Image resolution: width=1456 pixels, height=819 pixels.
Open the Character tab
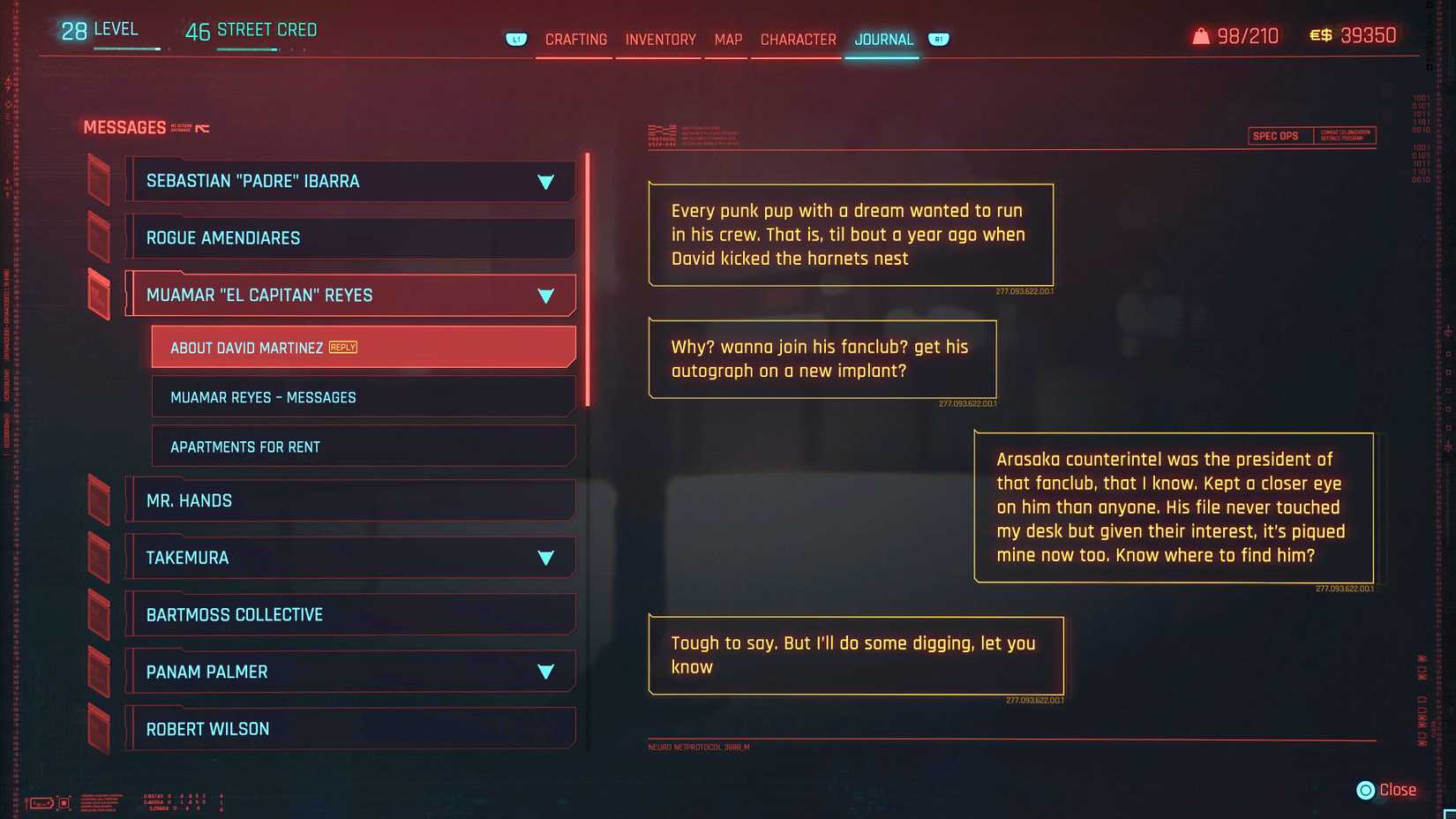point(797,39)
